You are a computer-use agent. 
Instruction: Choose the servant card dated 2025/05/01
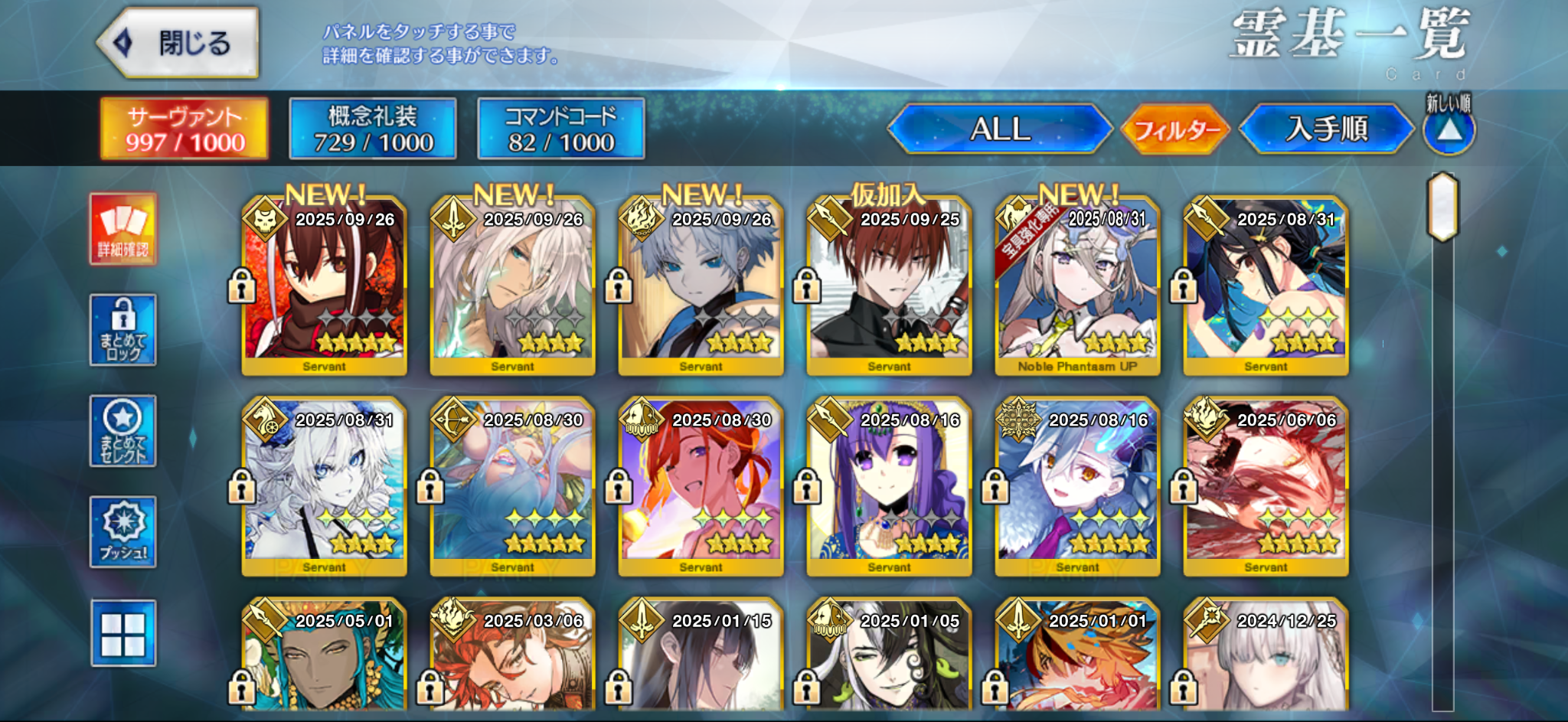point(324,658)
